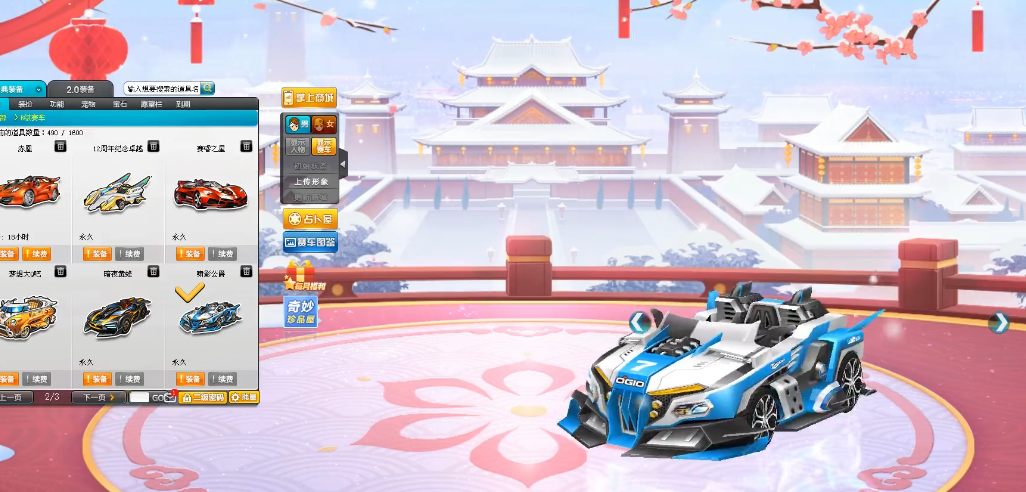Click 上传形象 to upload appearance
The width and height of the screenshot is (1026, 492).
click(x=310, y=182)
